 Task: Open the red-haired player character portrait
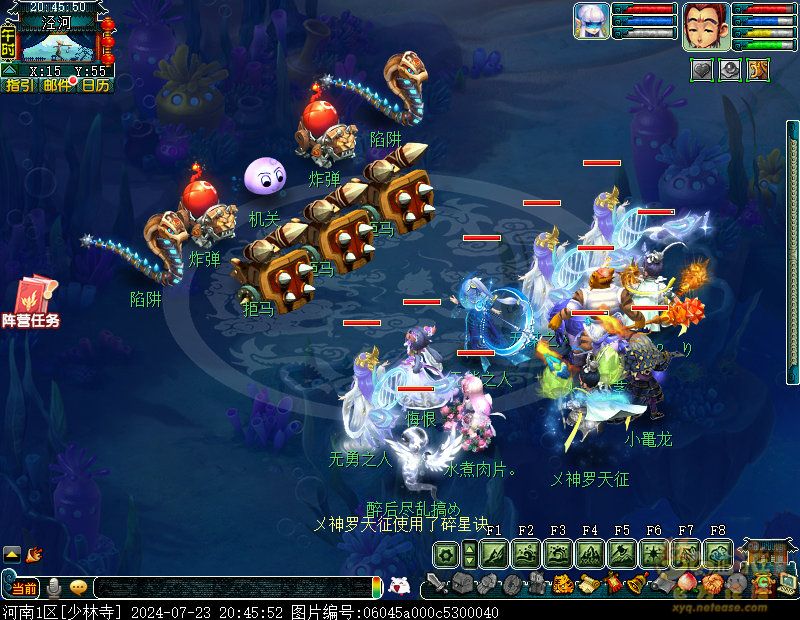pos(704,25)
